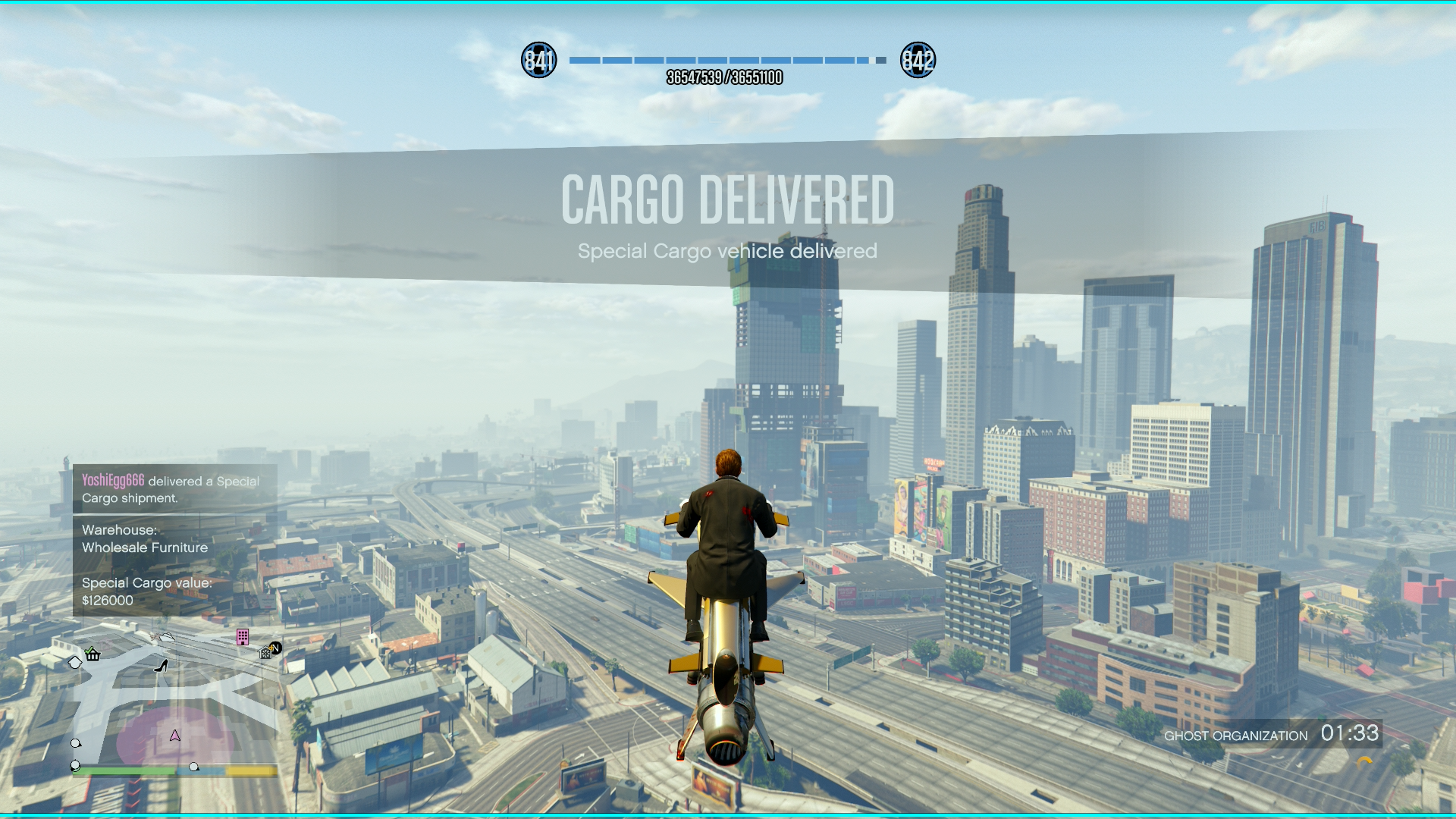Click the shopping basket store blip

coord(93,654)
